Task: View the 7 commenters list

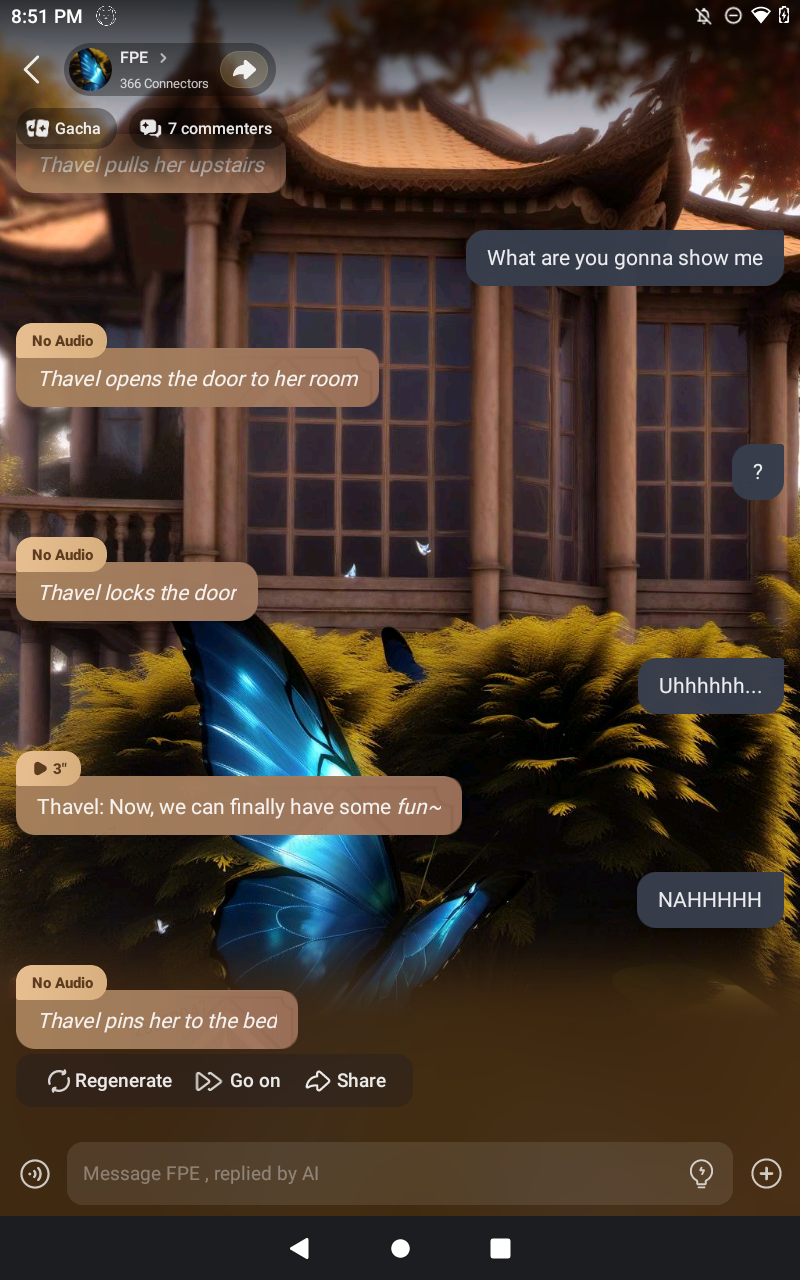Action: (207, 128)
